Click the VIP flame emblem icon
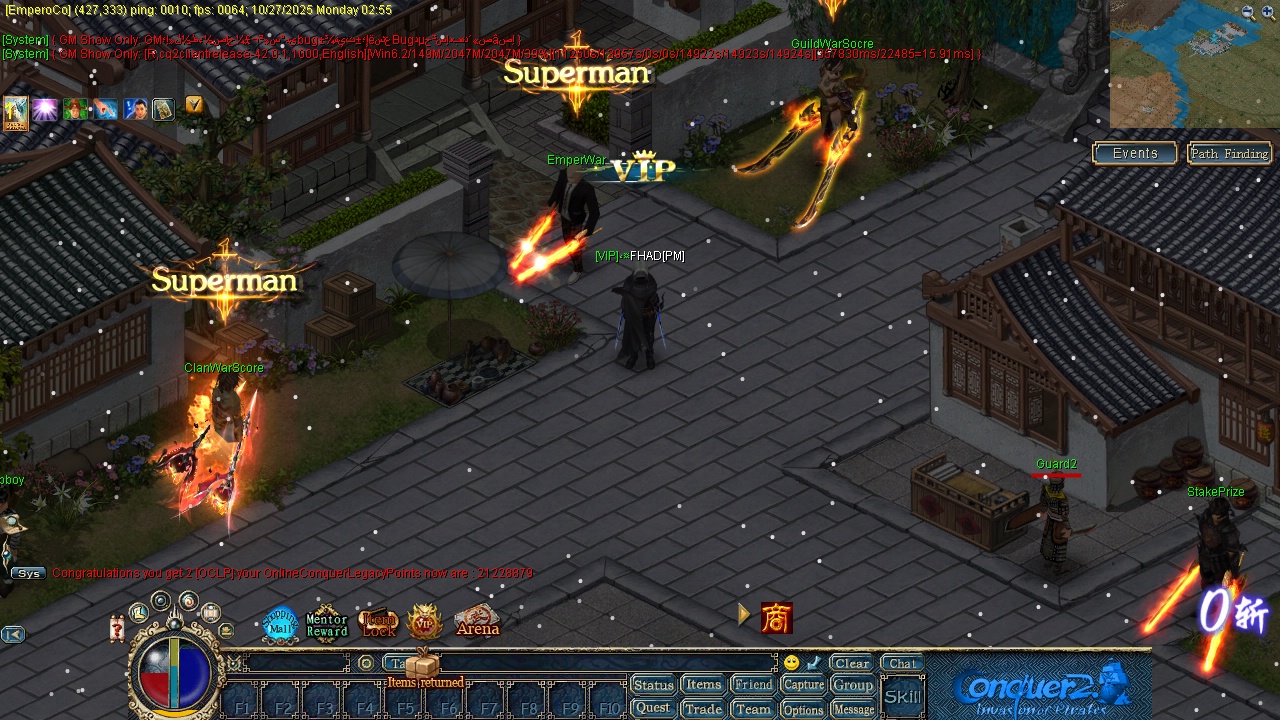The width and height of the screenshot is (1280, 720). pos(424,622)
